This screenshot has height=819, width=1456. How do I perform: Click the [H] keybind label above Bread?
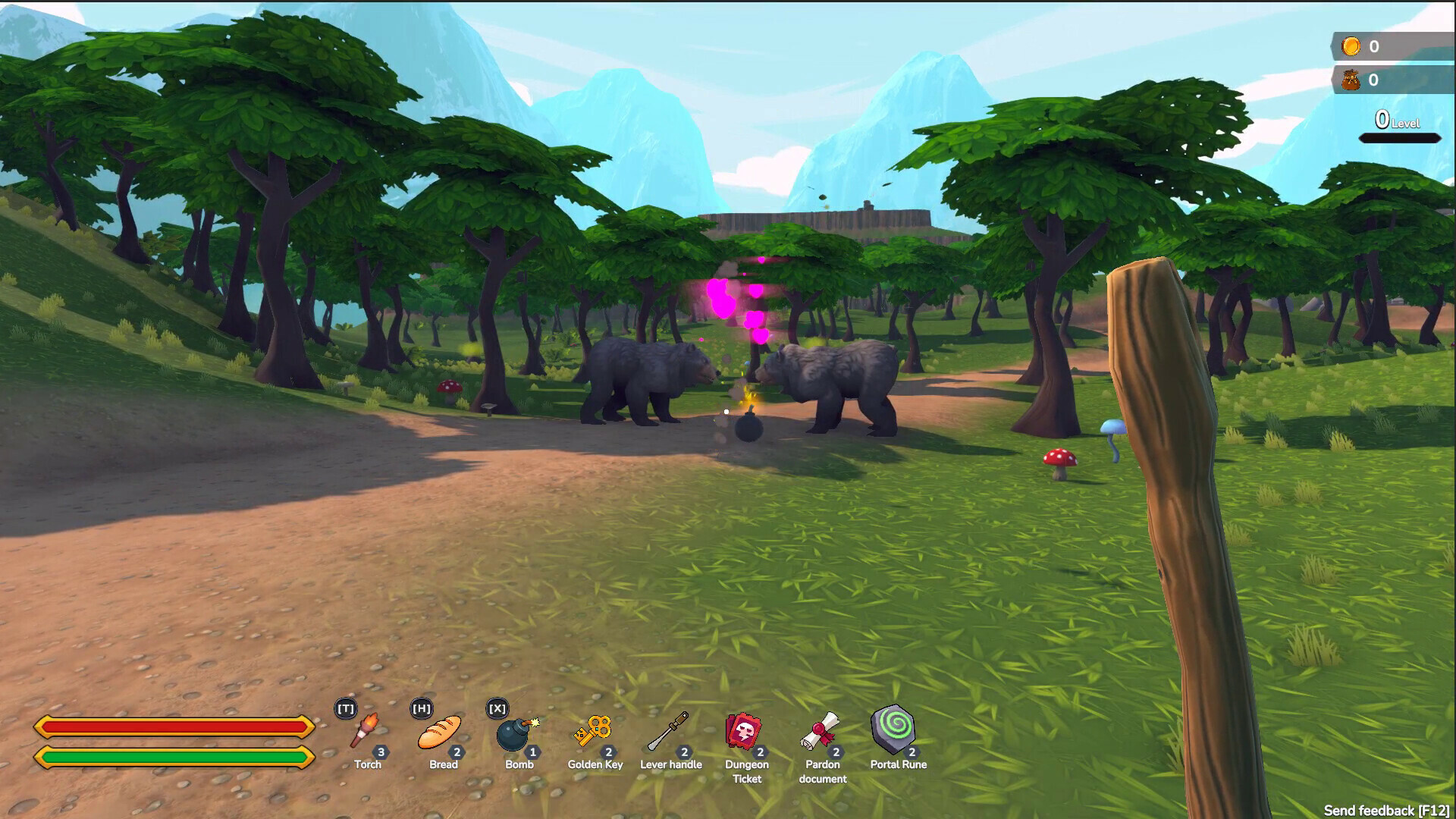(x=420, y=708)
